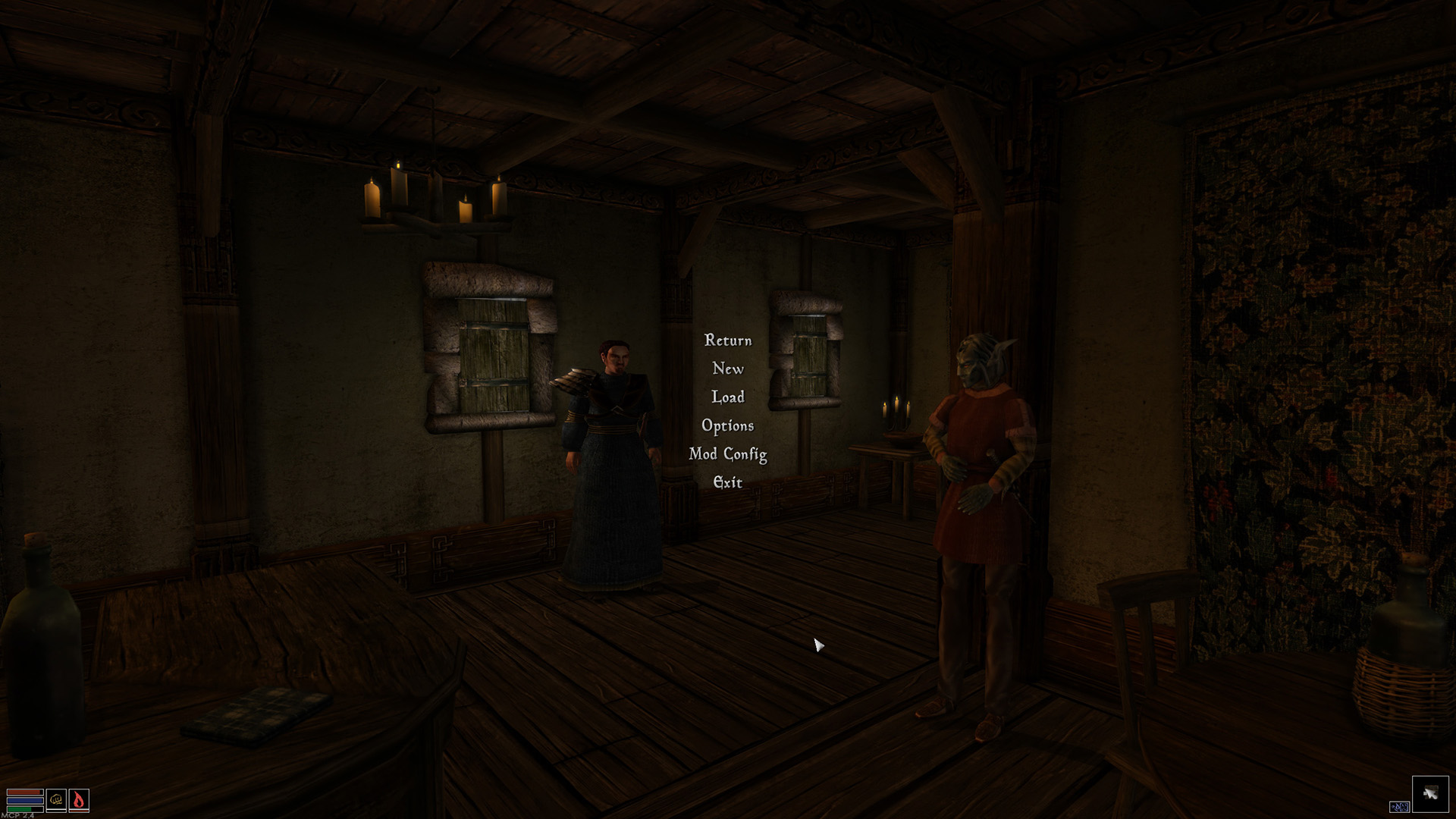Click the blue active magic effects icon

tap(1398, 807)
